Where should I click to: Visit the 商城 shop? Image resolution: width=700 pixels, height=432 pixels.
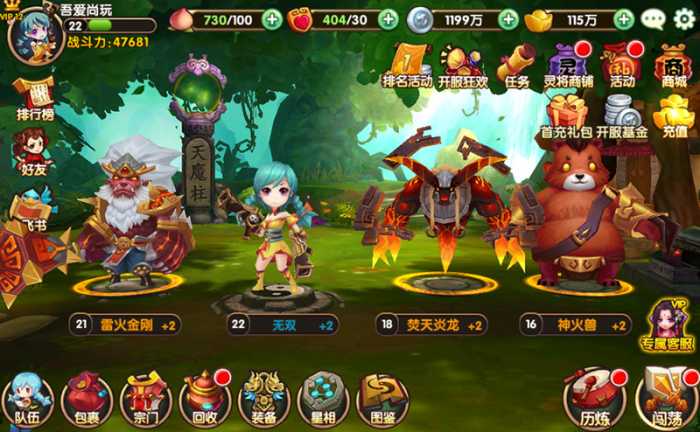[673, 65]
